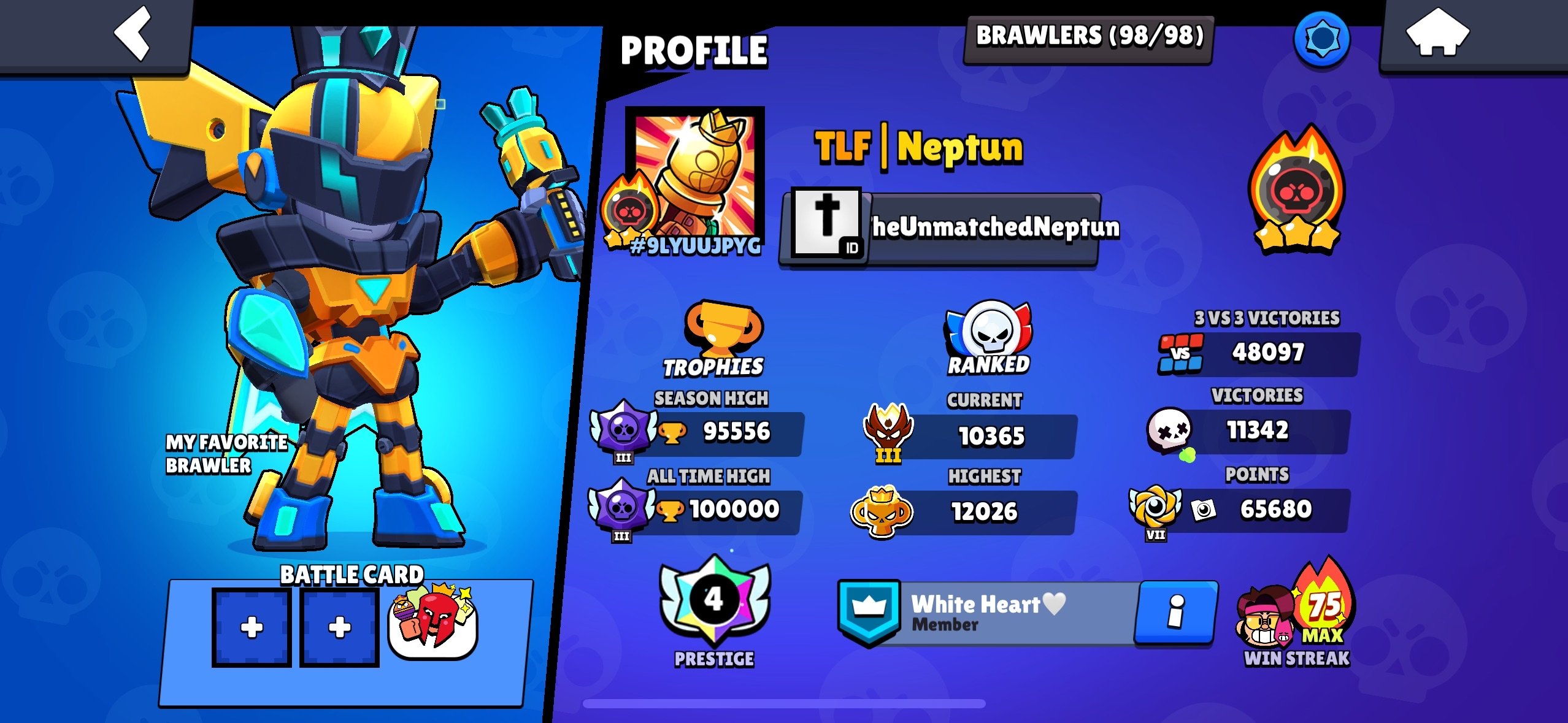Go back using the arrow button
Viewport: 1568px width, 723px height.
point(133,34)
